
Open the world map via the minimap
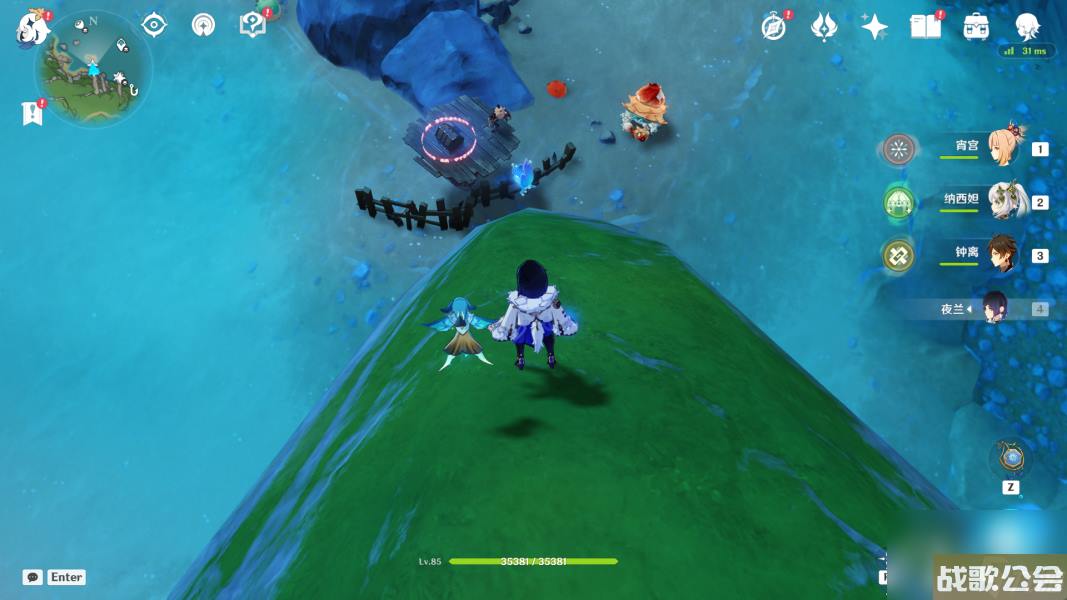(93, 70)
